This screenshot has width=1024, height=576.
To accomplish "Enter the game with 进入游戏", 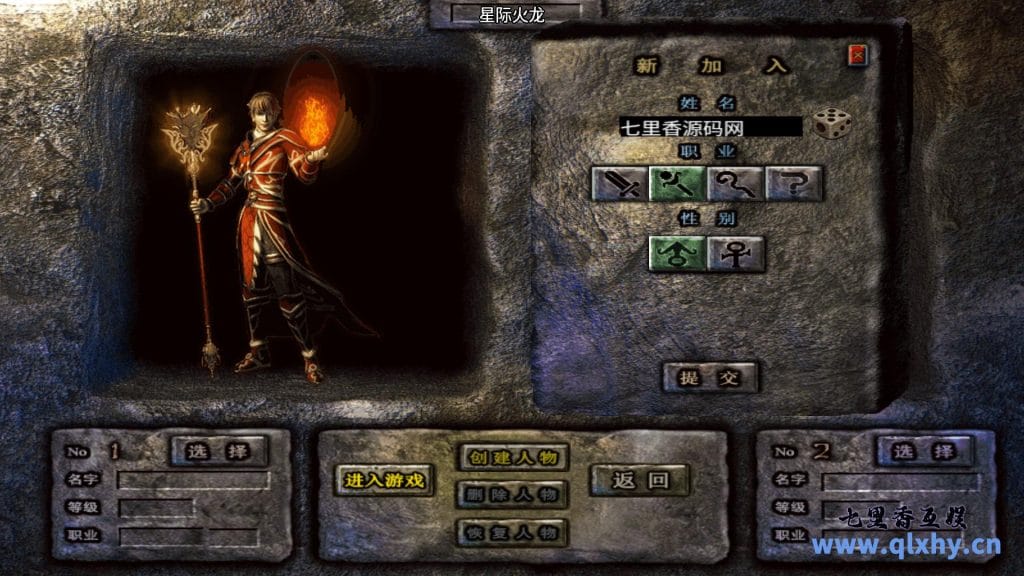I will [385, 480].
